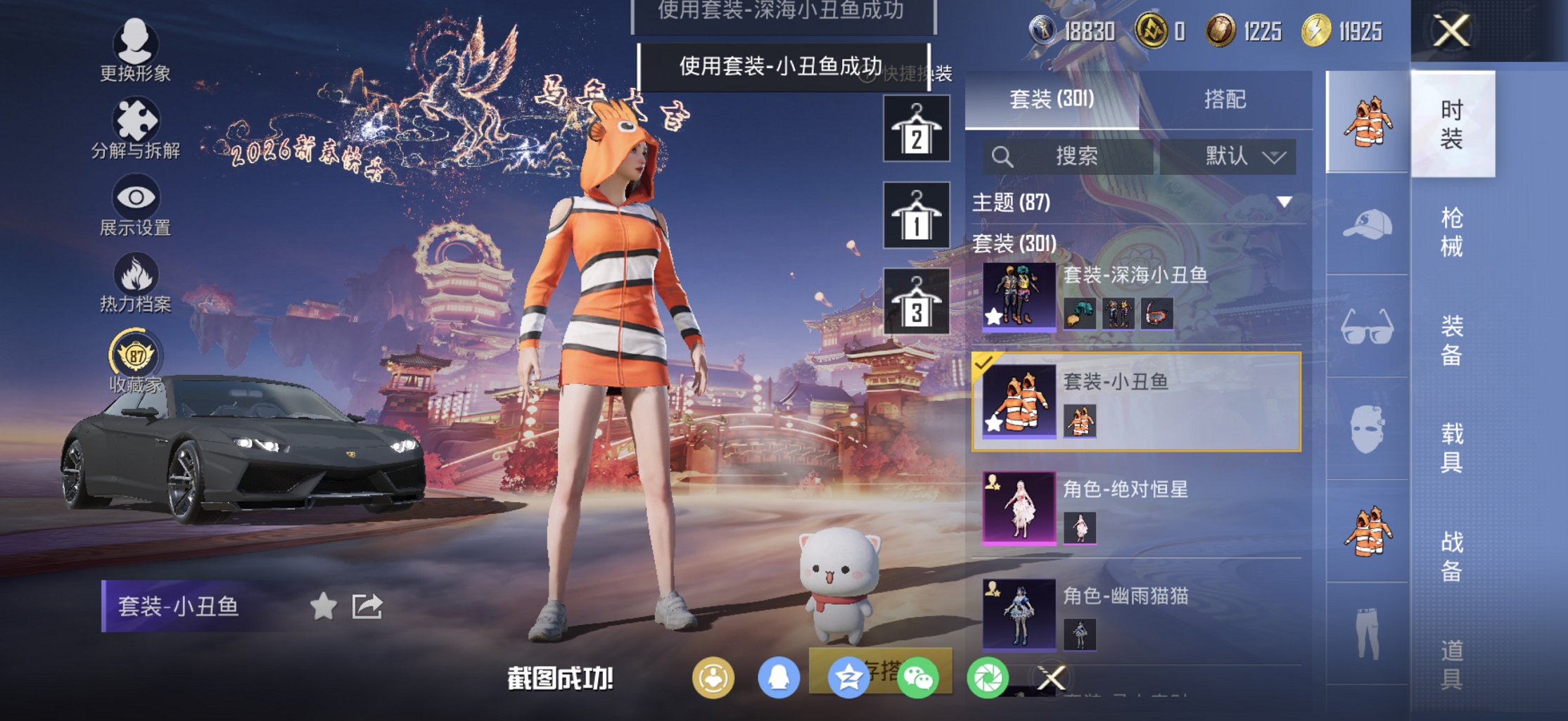This screenshot has width=1568, height=721.
Task: Toggle the 快捷换装 quick-change option
Action: click(911, 73)
